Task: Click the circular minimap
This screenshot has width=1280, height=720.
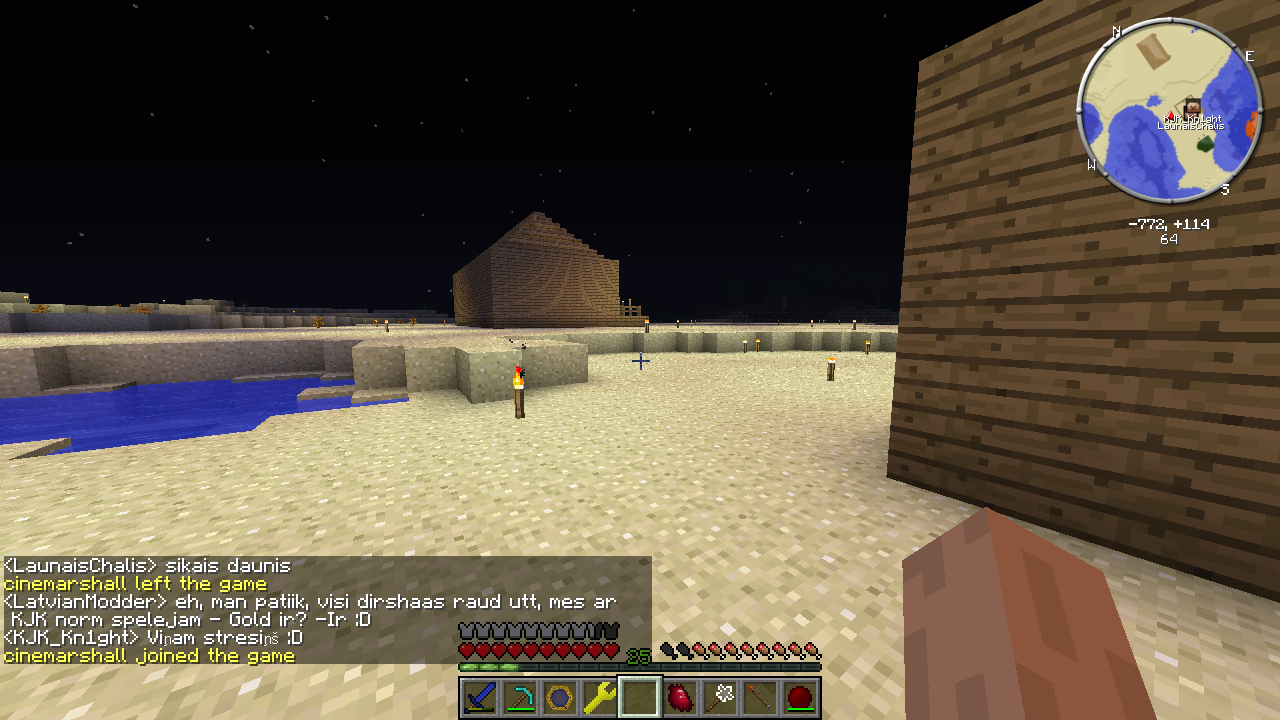Action: (x=1169, y=111)
